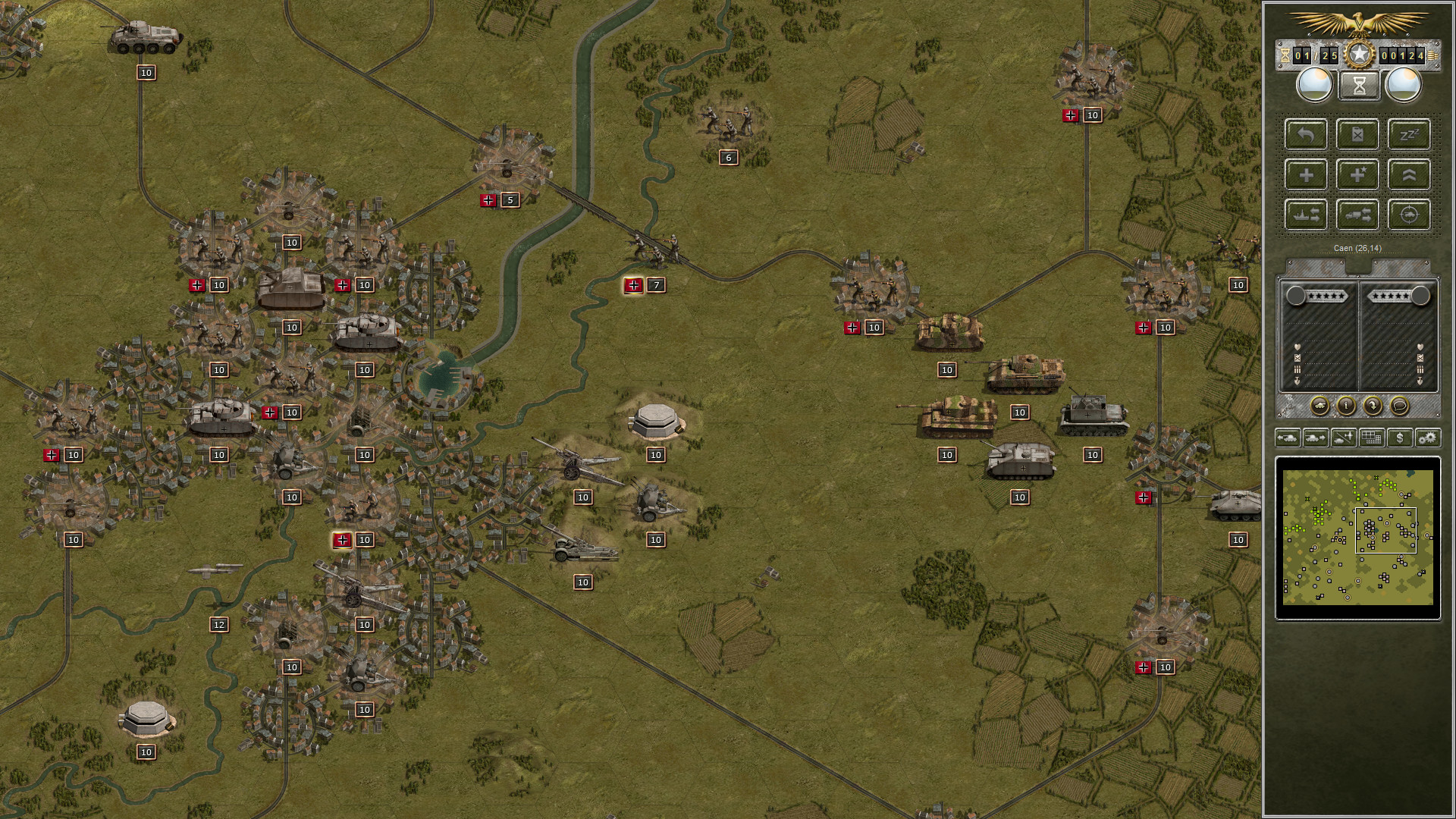
Task: Click the fuel canister supply button
Action: pyautogui.click(x=1357, y=134)
